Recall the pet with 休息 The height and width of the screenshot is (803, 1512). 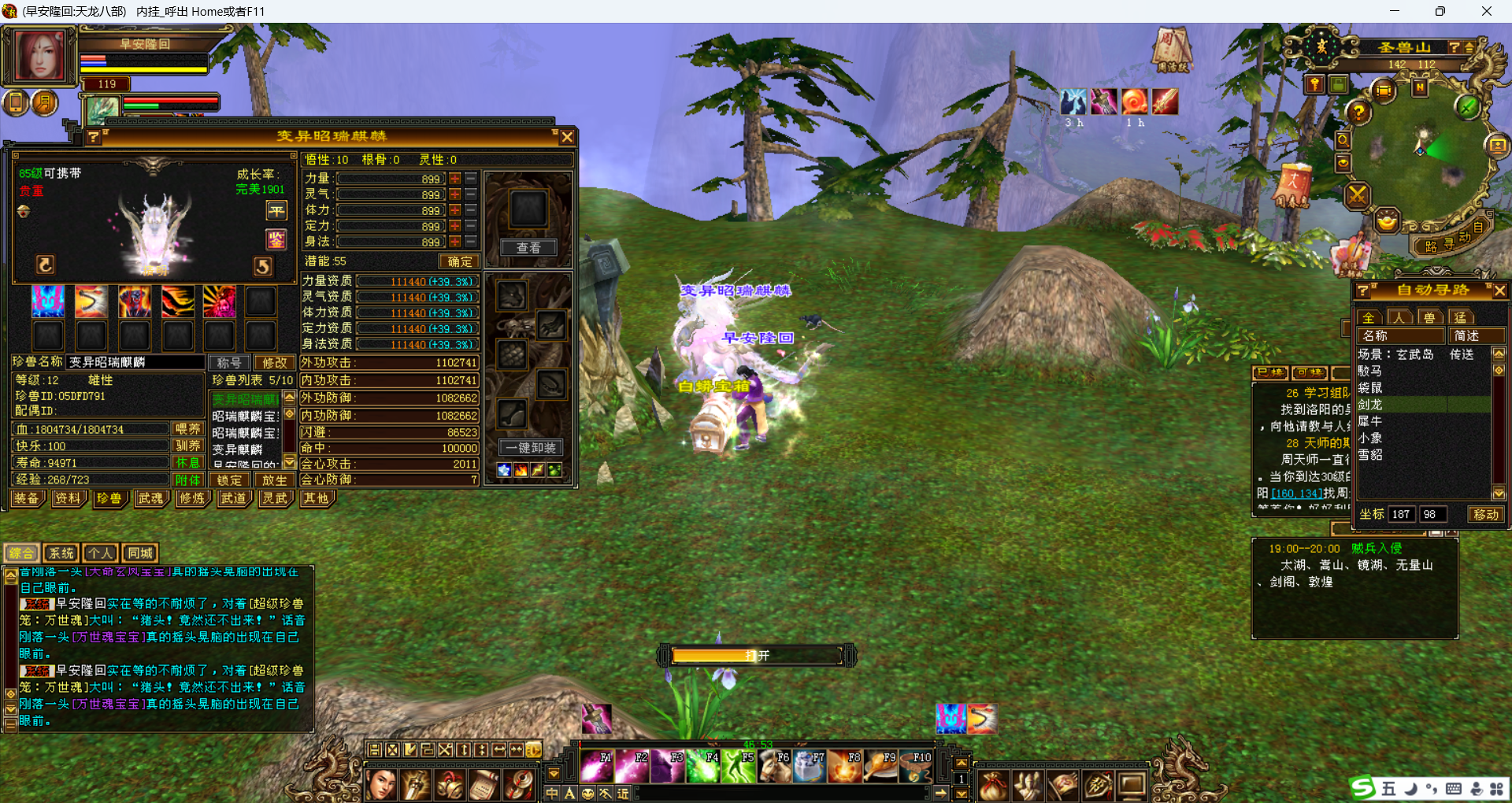(188, 463)
